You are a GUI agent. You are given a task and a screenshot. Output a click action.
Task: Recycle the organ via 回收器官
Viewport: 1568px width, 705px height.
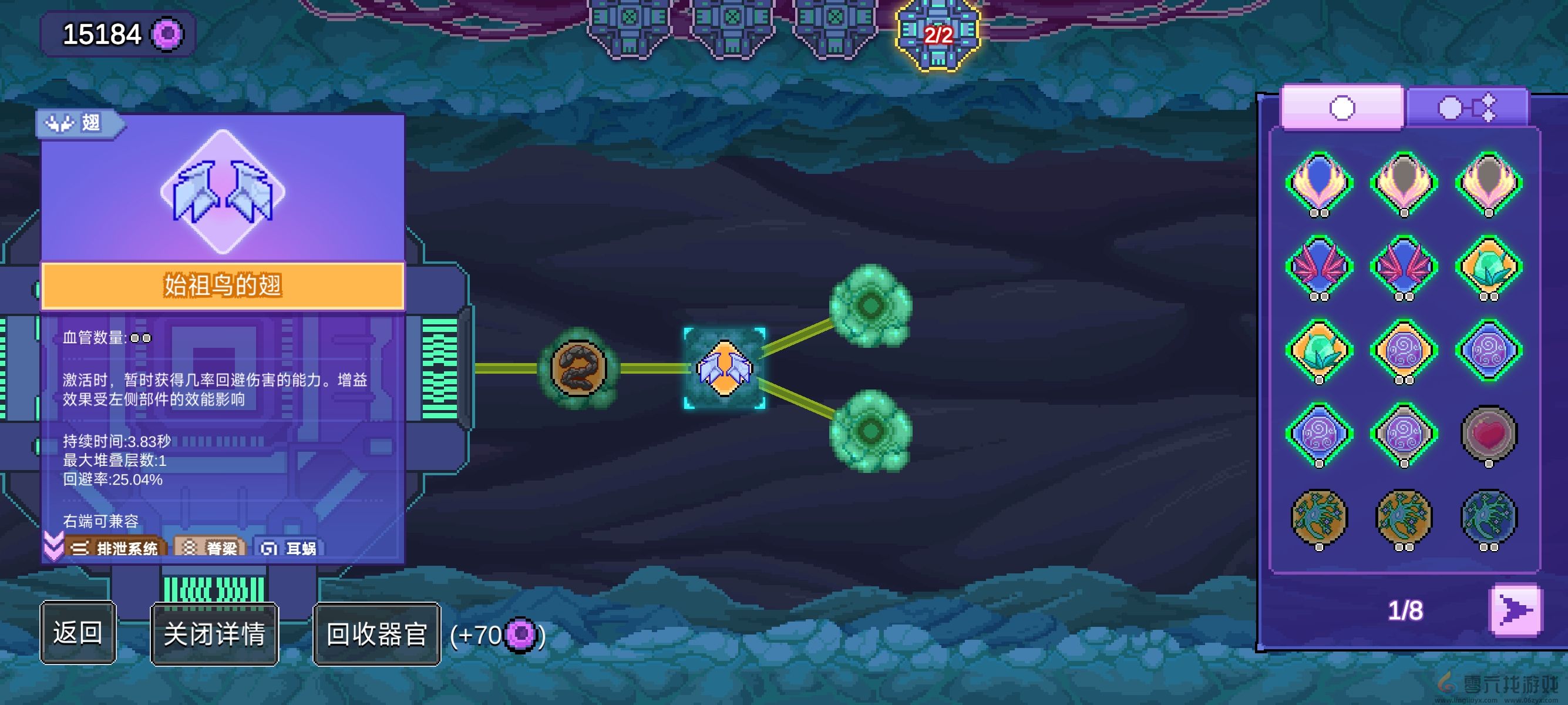[x=376, y=634]
